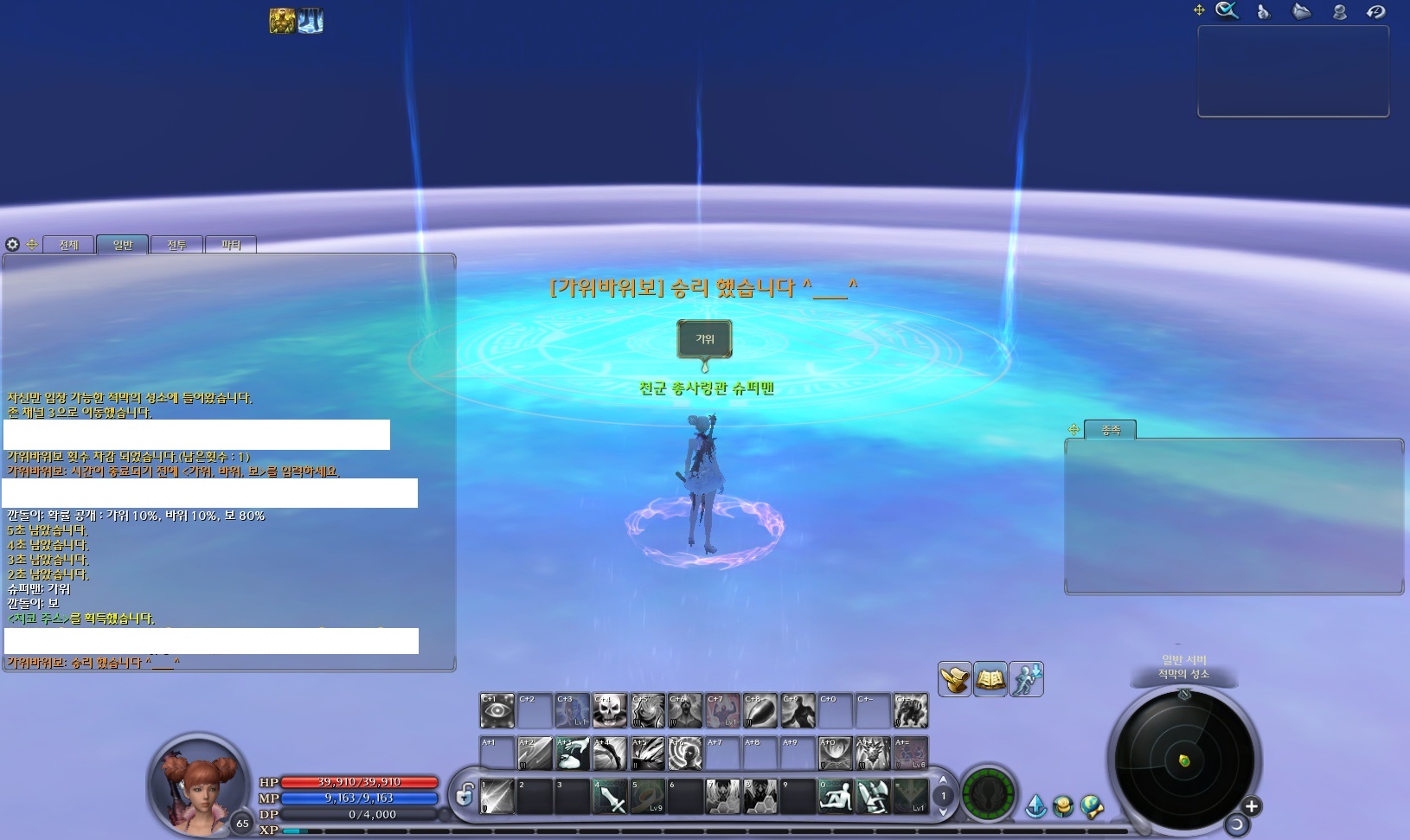Image resolution: width=1410 pixels, height=840 pixels.
Task: Step quickbar up with the arrow above page number
Action: (x=943, y=780)
